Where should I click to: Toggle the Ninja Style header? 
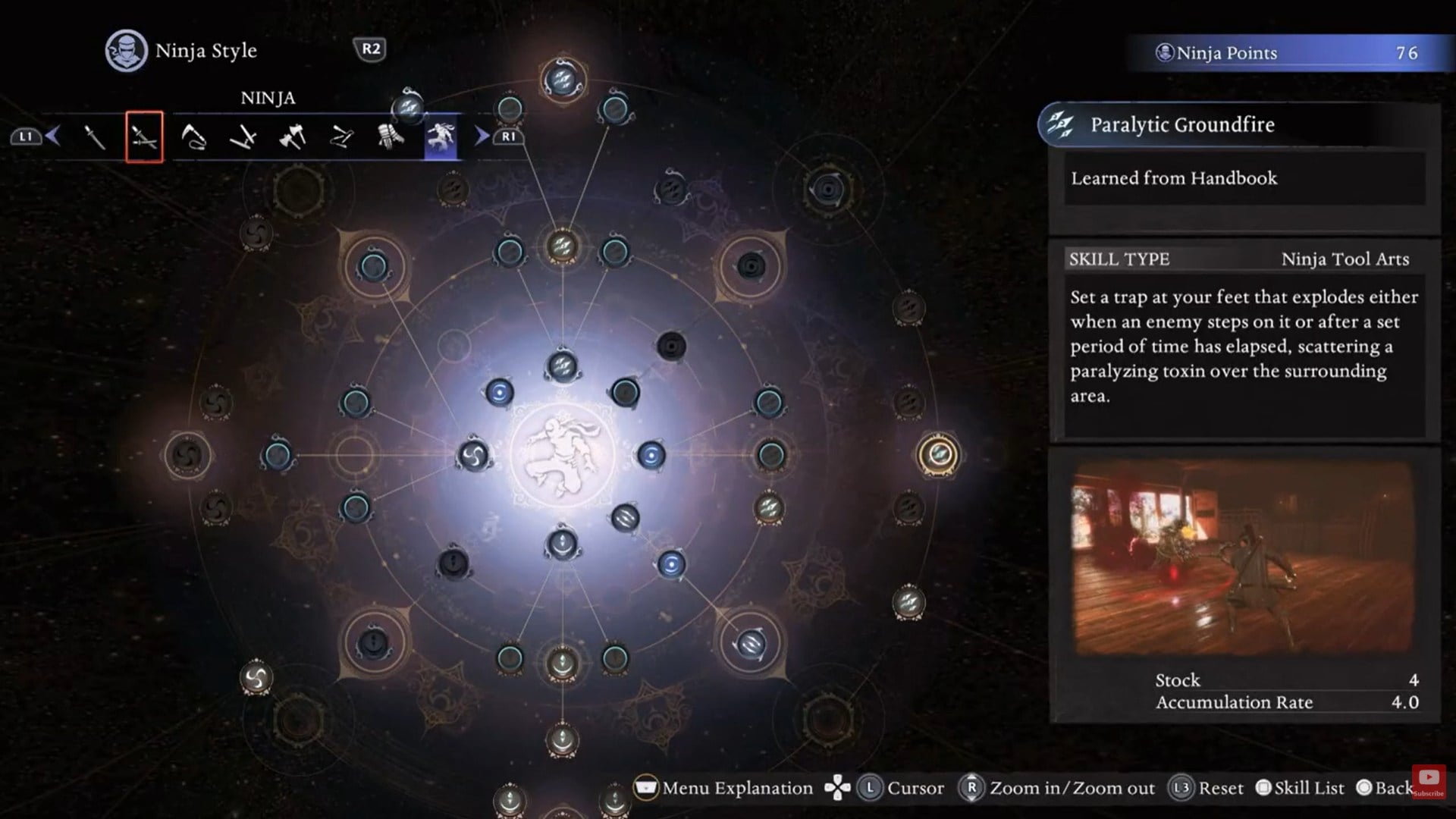(x=182, y=51)
